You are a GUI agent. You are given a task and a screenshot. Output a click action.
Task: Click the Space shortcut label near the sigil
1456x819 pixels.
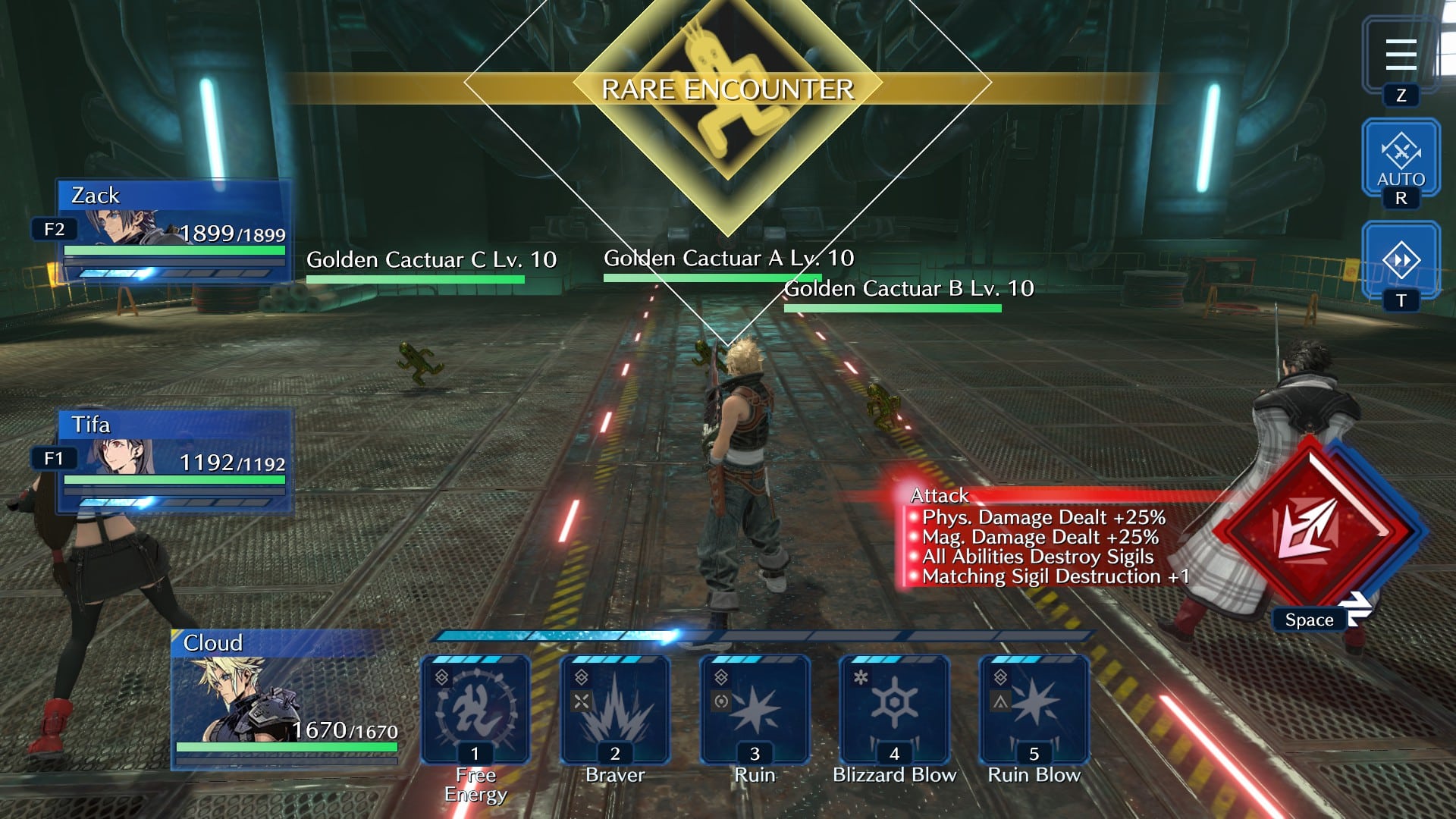click(x=1308, y=620)
